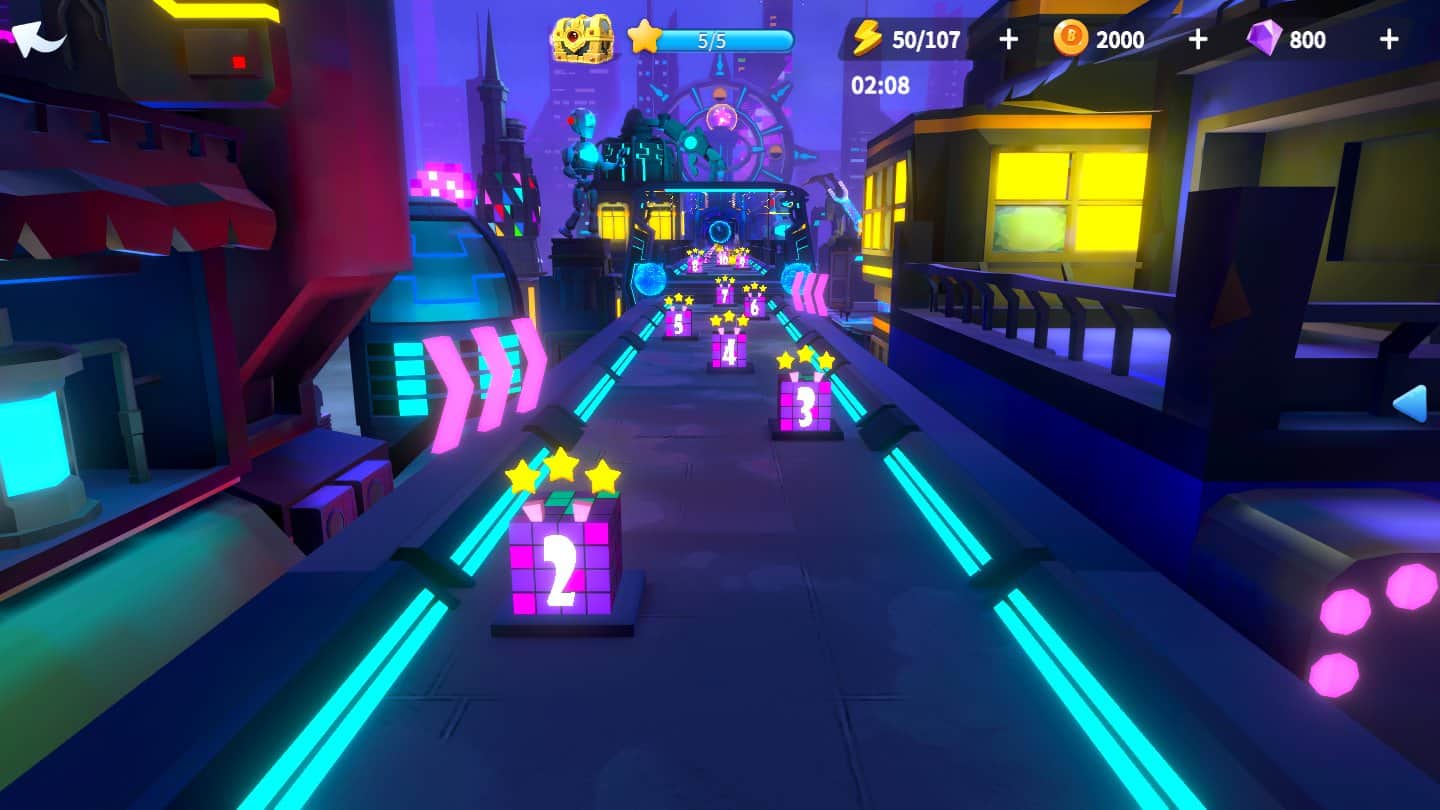
Task: Choose the level 3 cube
Action: click(x=805, y=405)
